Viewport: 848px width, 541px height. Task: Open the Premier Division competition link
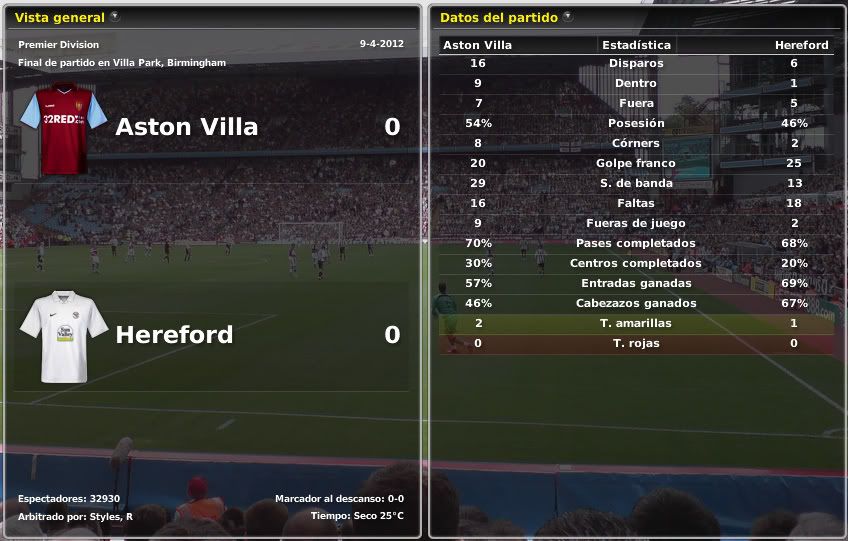pos(58,45)
